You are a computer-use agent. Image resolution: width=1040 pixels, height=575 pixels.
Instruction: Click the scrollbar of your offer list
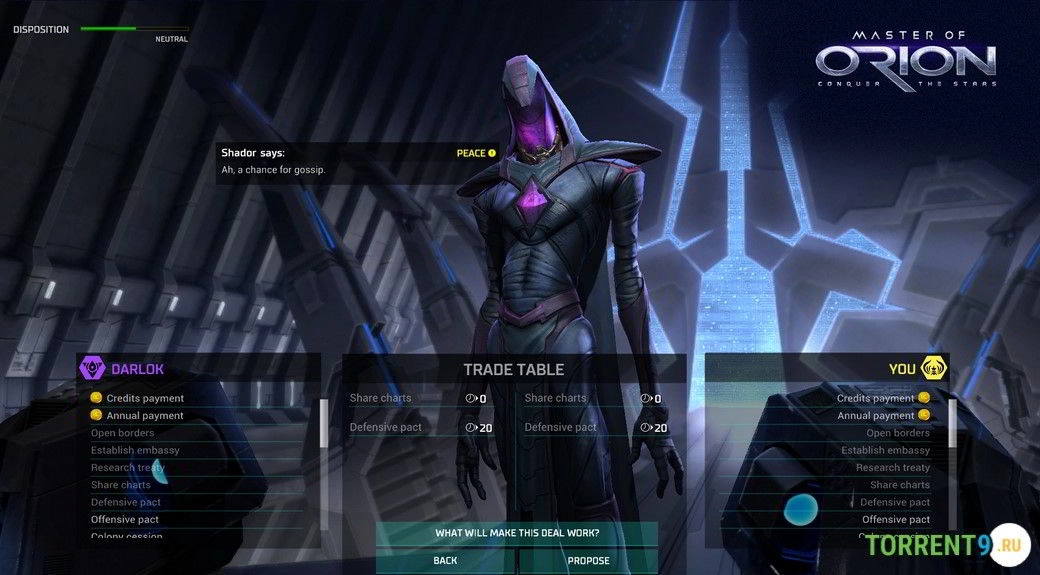coord(952,423)
